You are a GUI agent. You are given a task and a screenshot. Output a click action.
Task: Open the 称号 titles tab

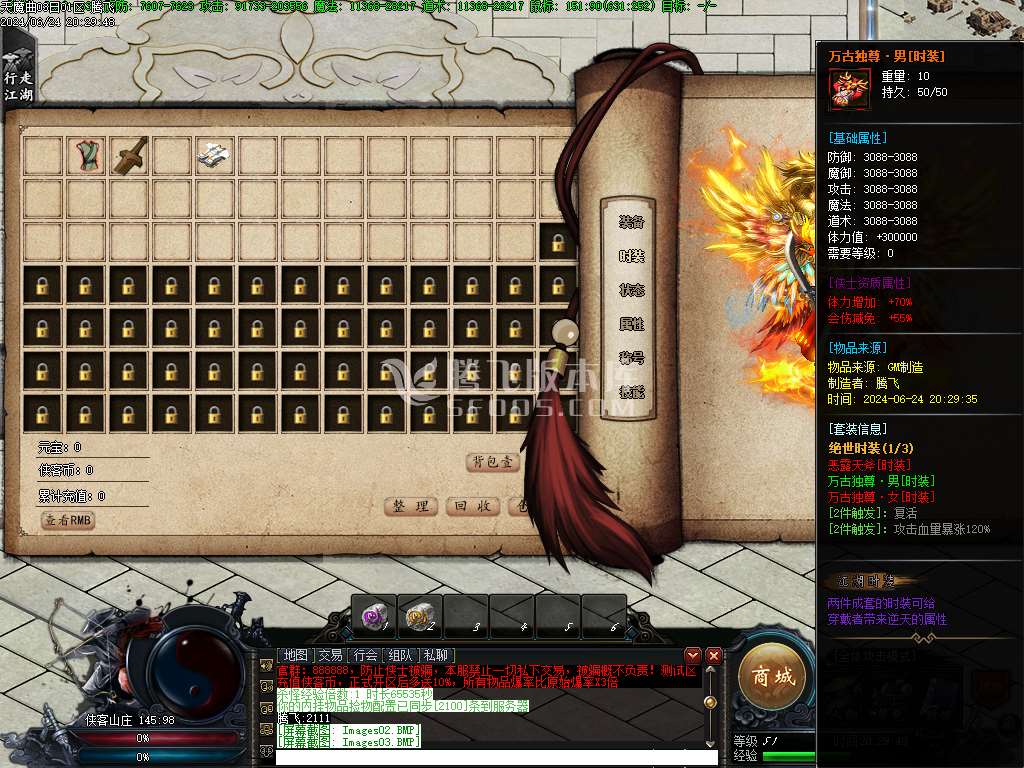(x=631, y=358)
